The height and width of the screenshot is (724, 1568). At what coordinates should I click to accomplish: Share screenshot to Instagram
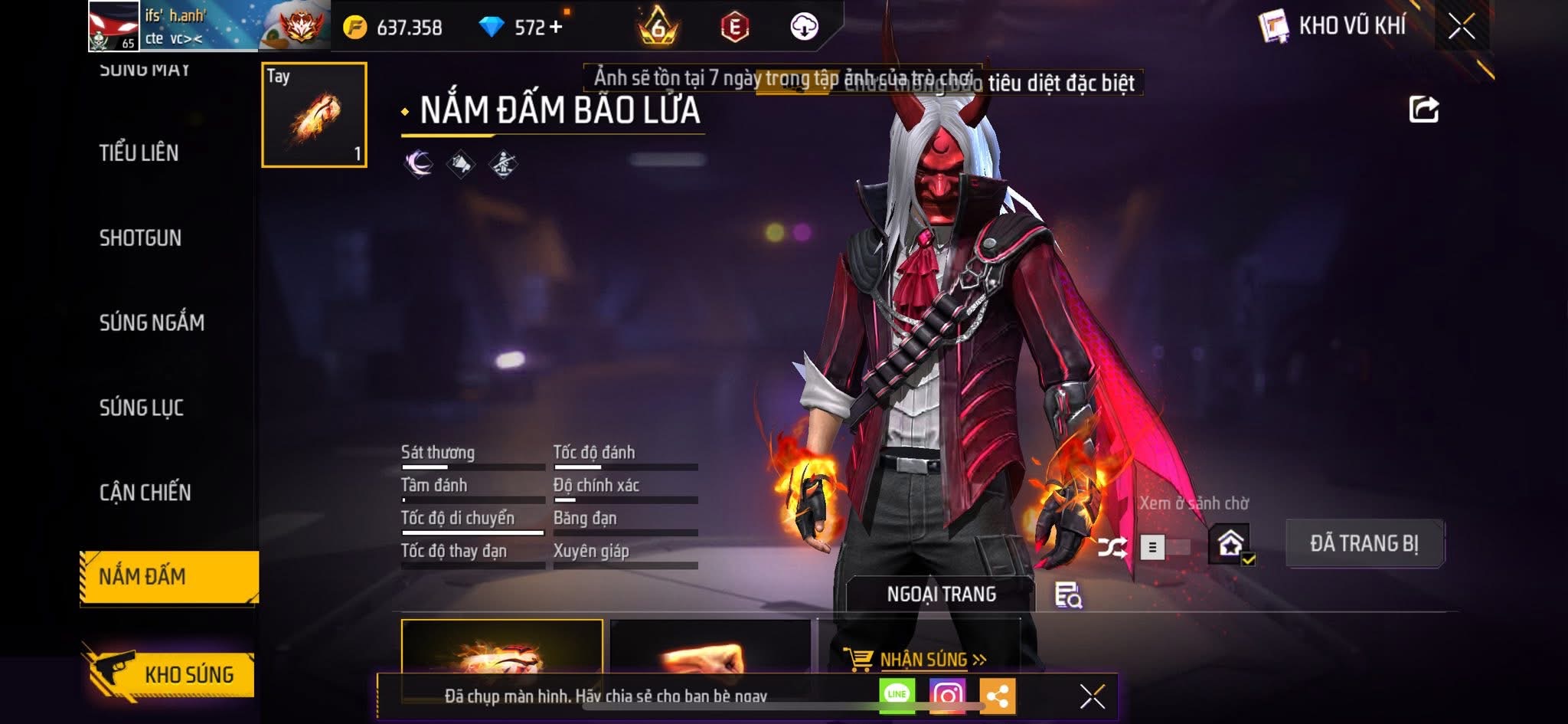click(947, 695)
